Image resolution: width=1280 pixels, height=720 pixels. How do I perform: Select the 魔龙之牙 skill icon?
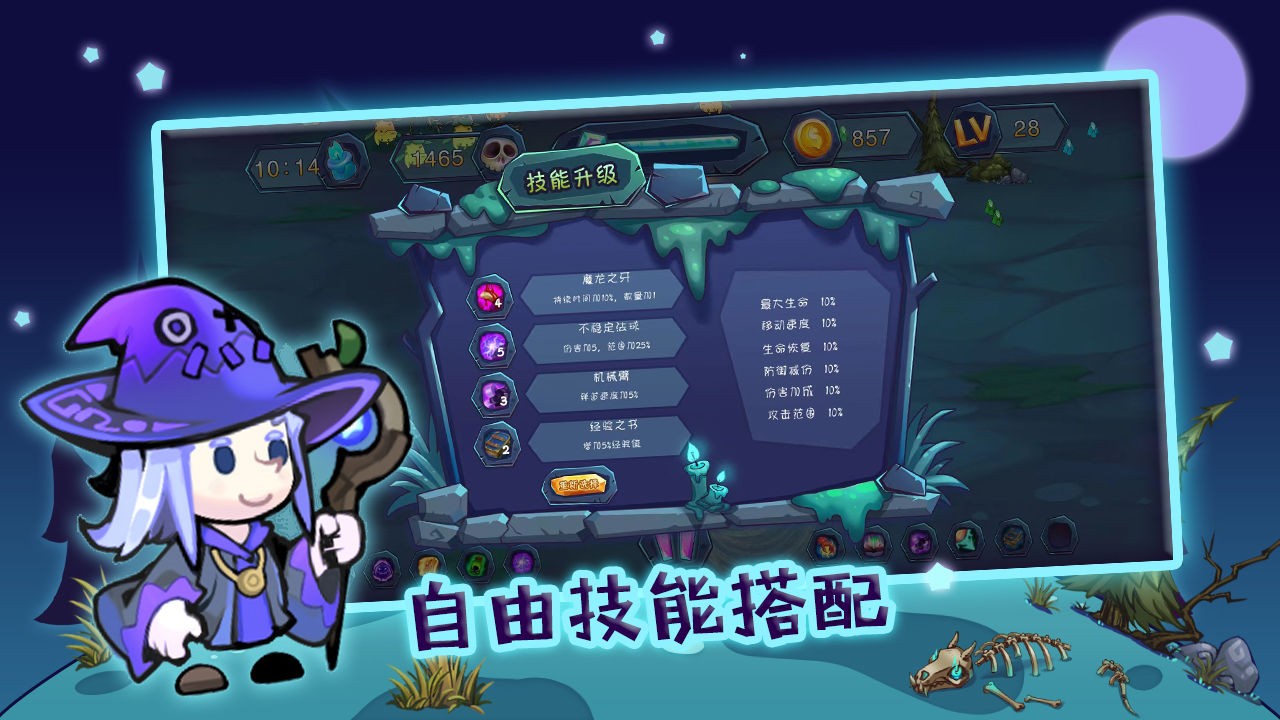point(489,295)
